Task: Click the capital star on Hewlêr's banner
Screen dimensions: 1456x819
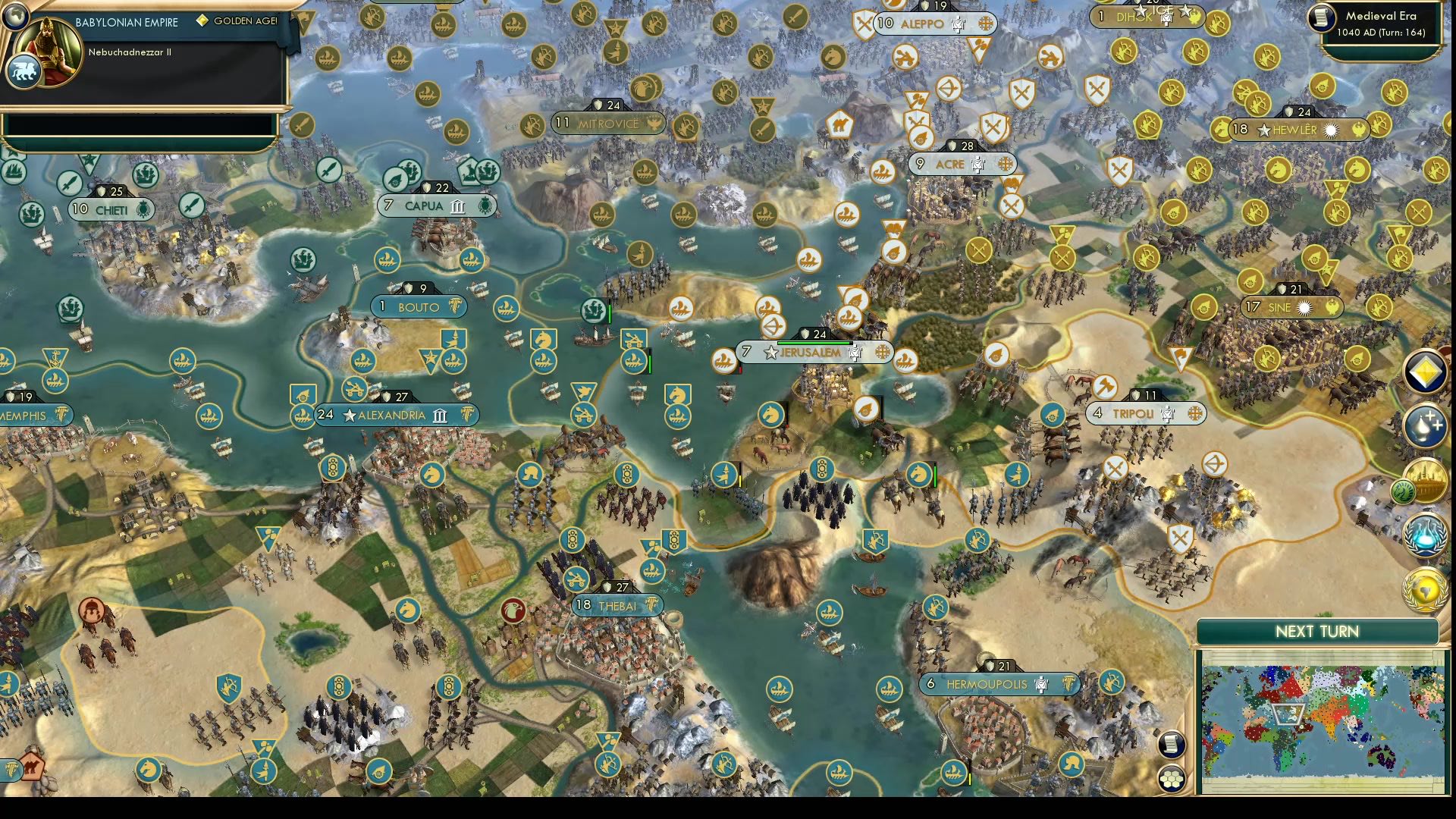Action: [1263, 130]
